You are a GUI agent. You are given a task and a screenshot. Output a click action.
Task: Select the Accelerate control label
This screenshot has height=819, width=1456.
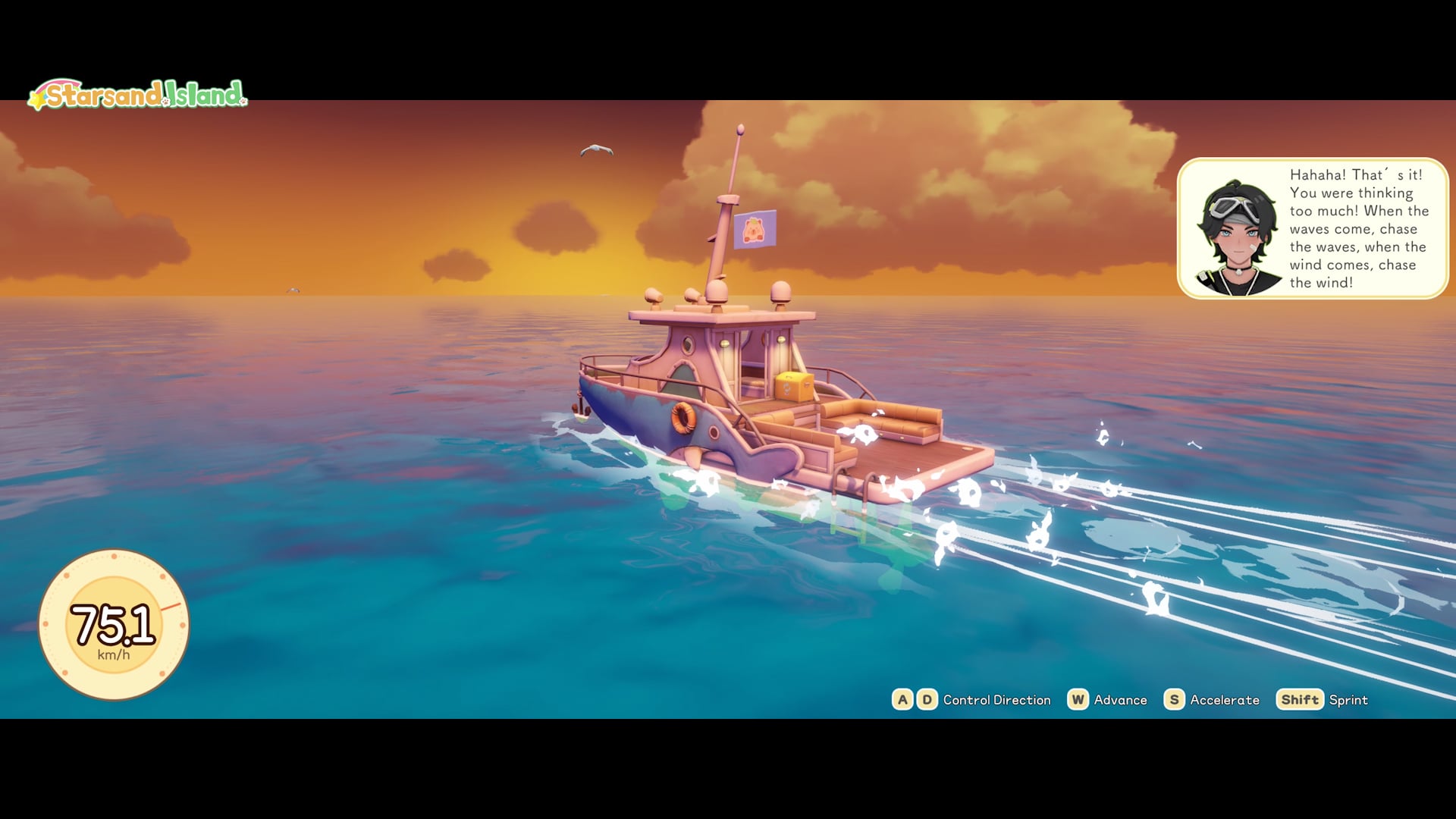click(1225, 700)
